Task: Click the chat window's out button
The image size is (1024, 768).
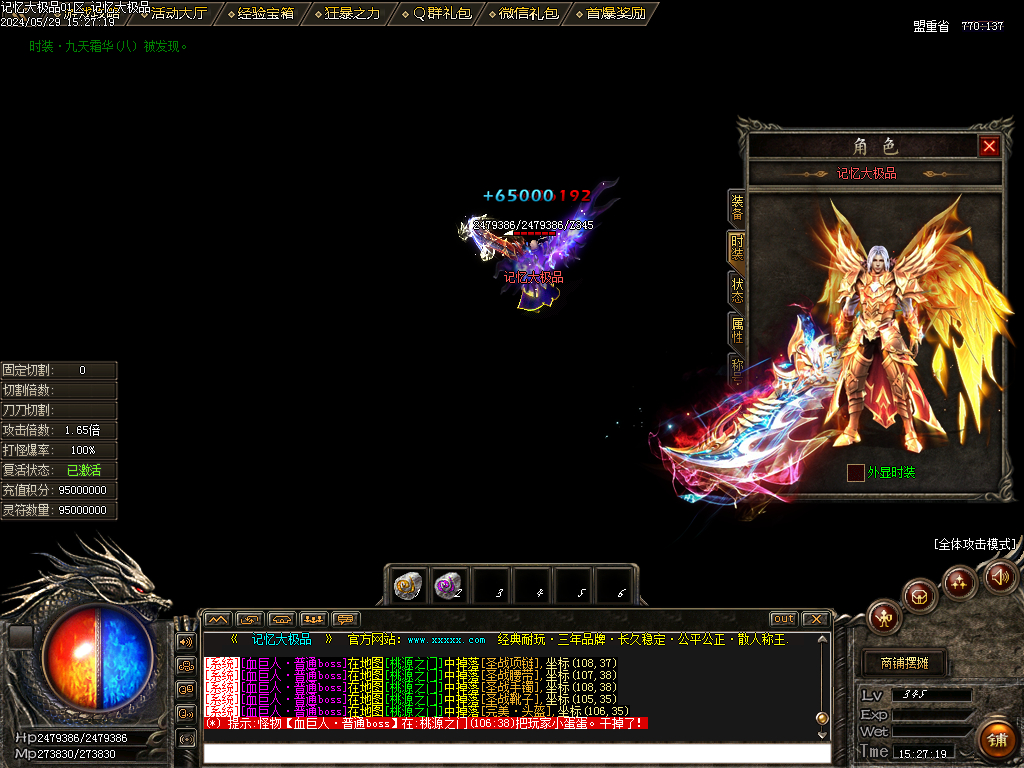Action: pos(783,619)
